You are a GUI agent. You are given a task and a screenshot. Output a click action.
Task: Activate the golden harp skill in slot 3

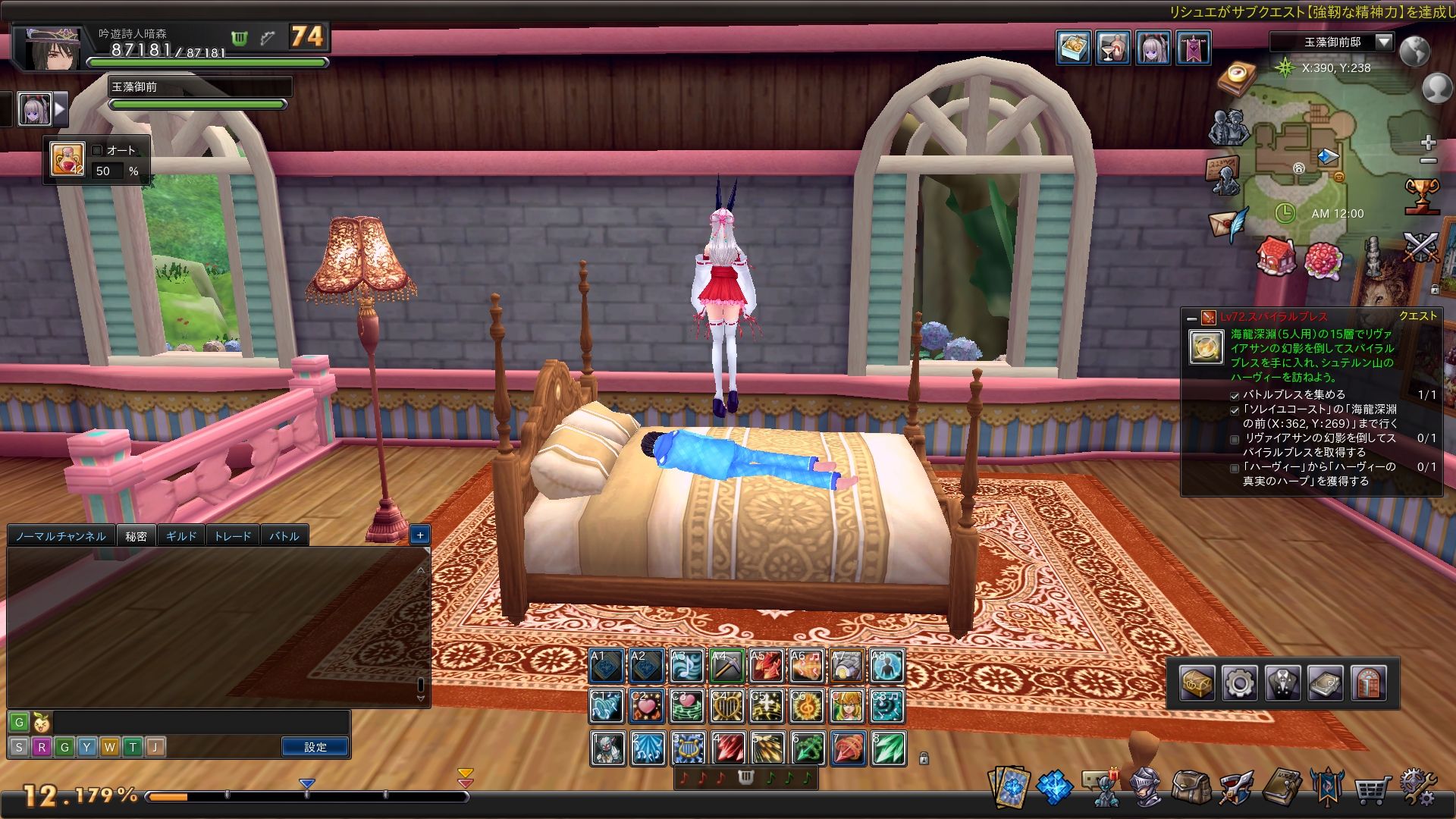688,748
